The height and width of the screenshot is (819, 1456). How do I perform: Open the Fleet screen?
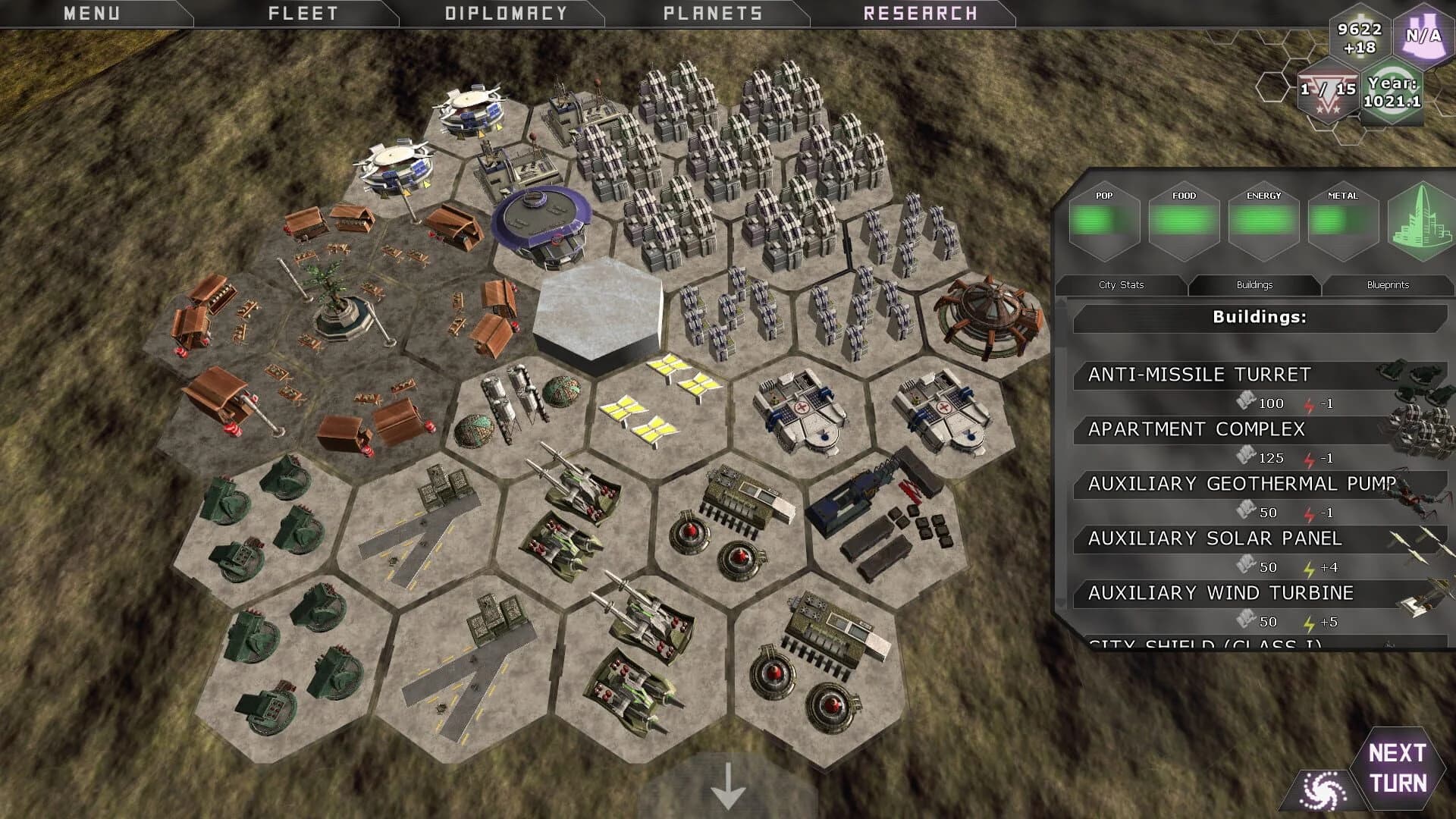coord(303,13)
